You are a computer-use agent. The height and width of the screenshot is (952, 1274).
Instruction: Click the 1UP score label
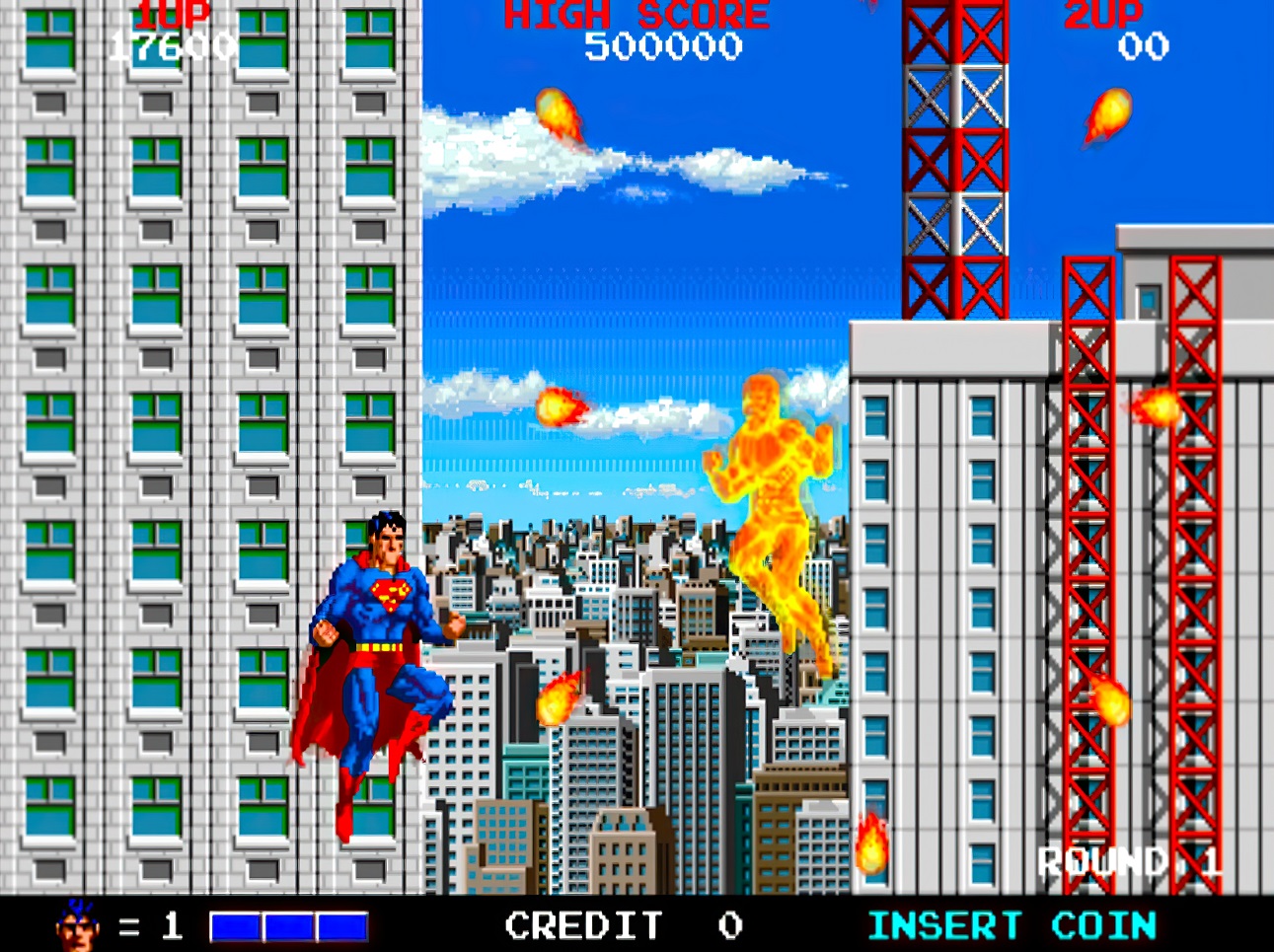[176, 14]
